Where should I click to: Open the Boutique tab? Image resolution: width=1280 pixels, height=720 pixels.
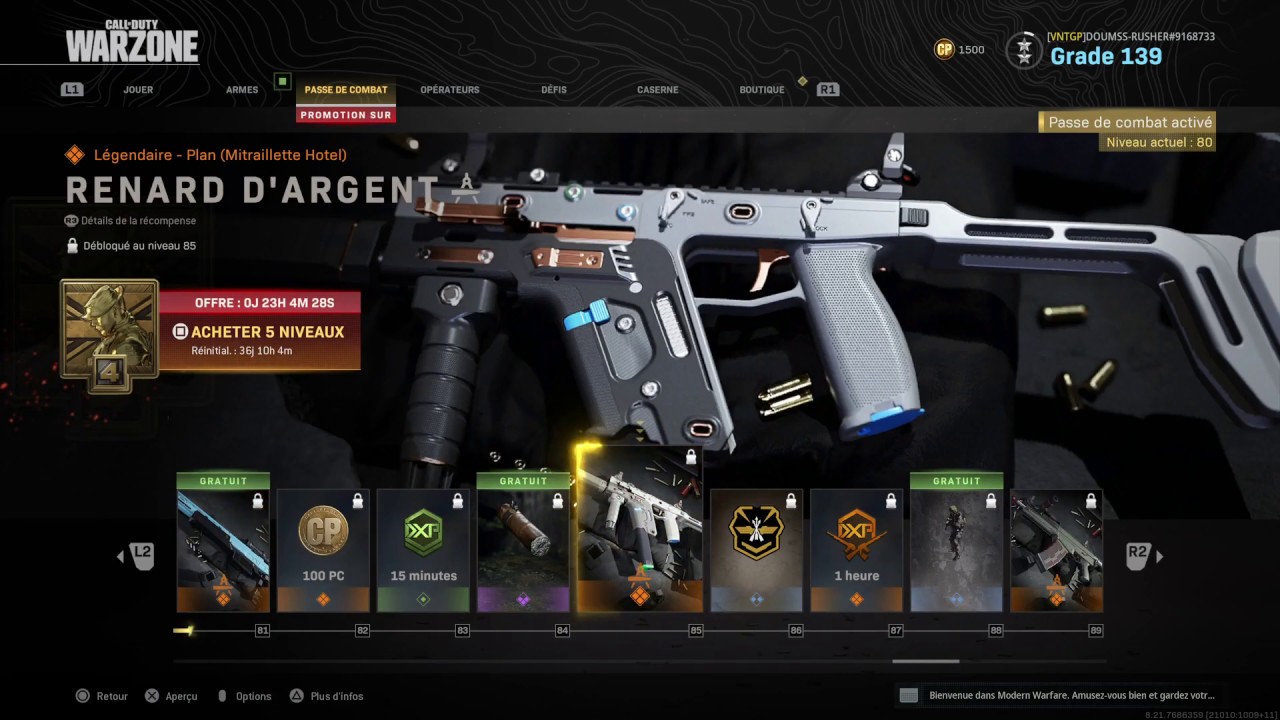pyautogui.click(x=762, y=90)
